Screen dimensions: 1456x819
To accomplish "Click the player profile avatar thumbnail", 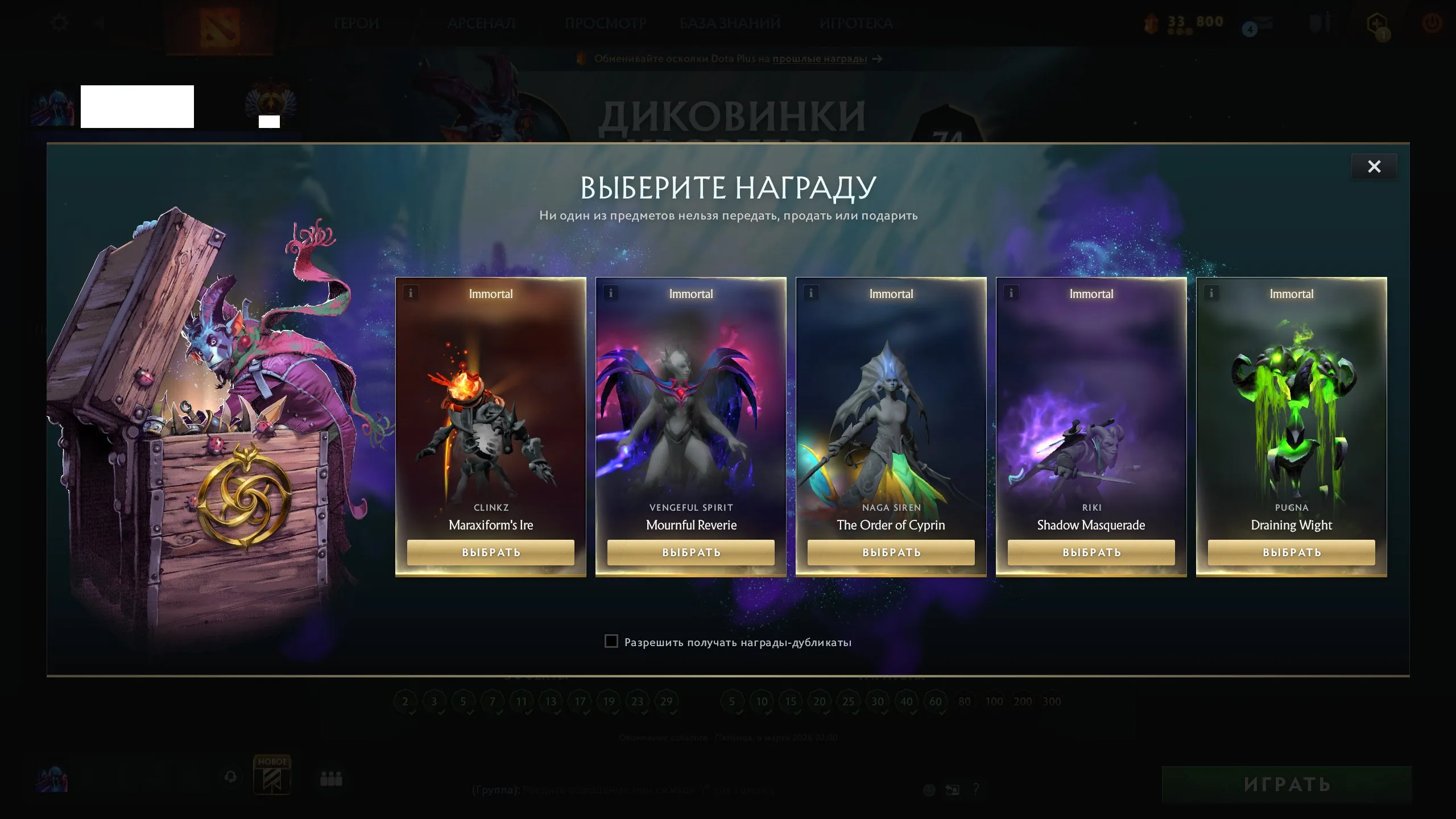I will [x=53, y=106].
